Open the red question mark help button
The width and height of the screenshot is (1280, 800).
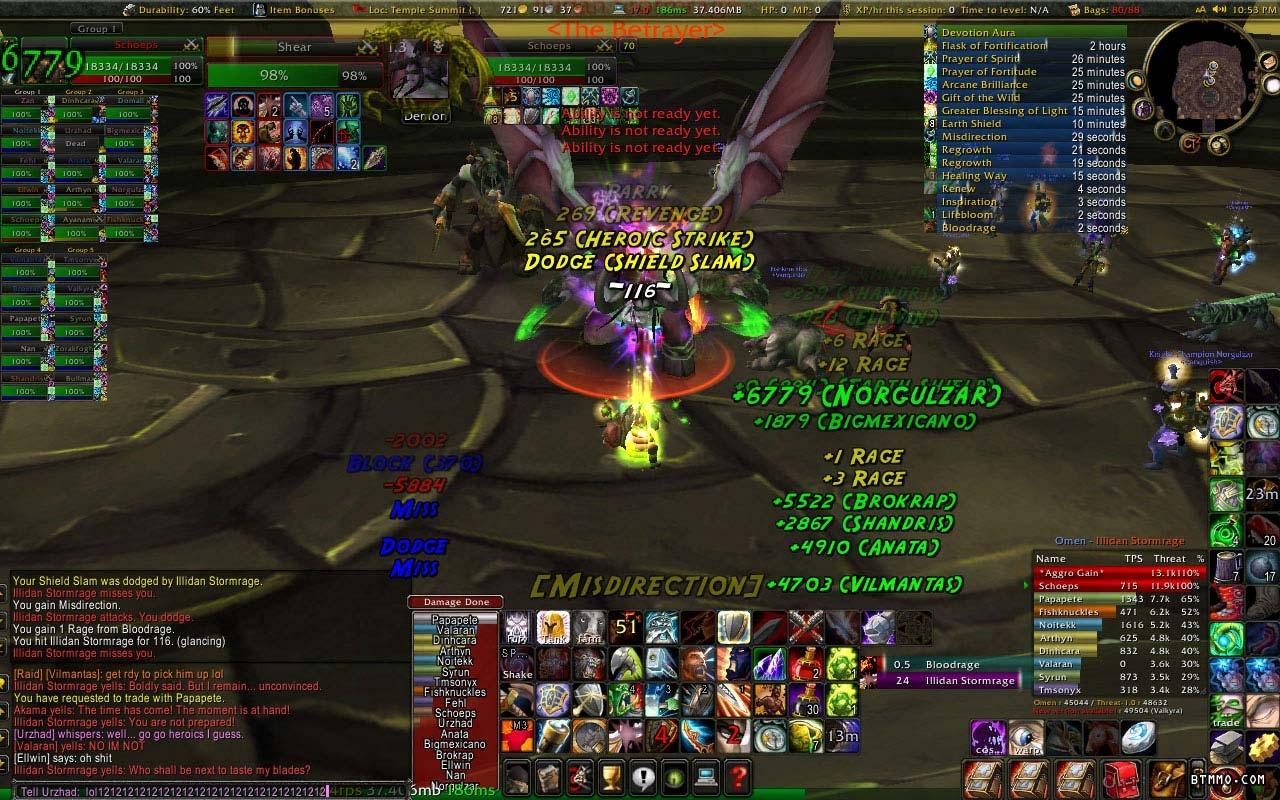tap(737, 776)
